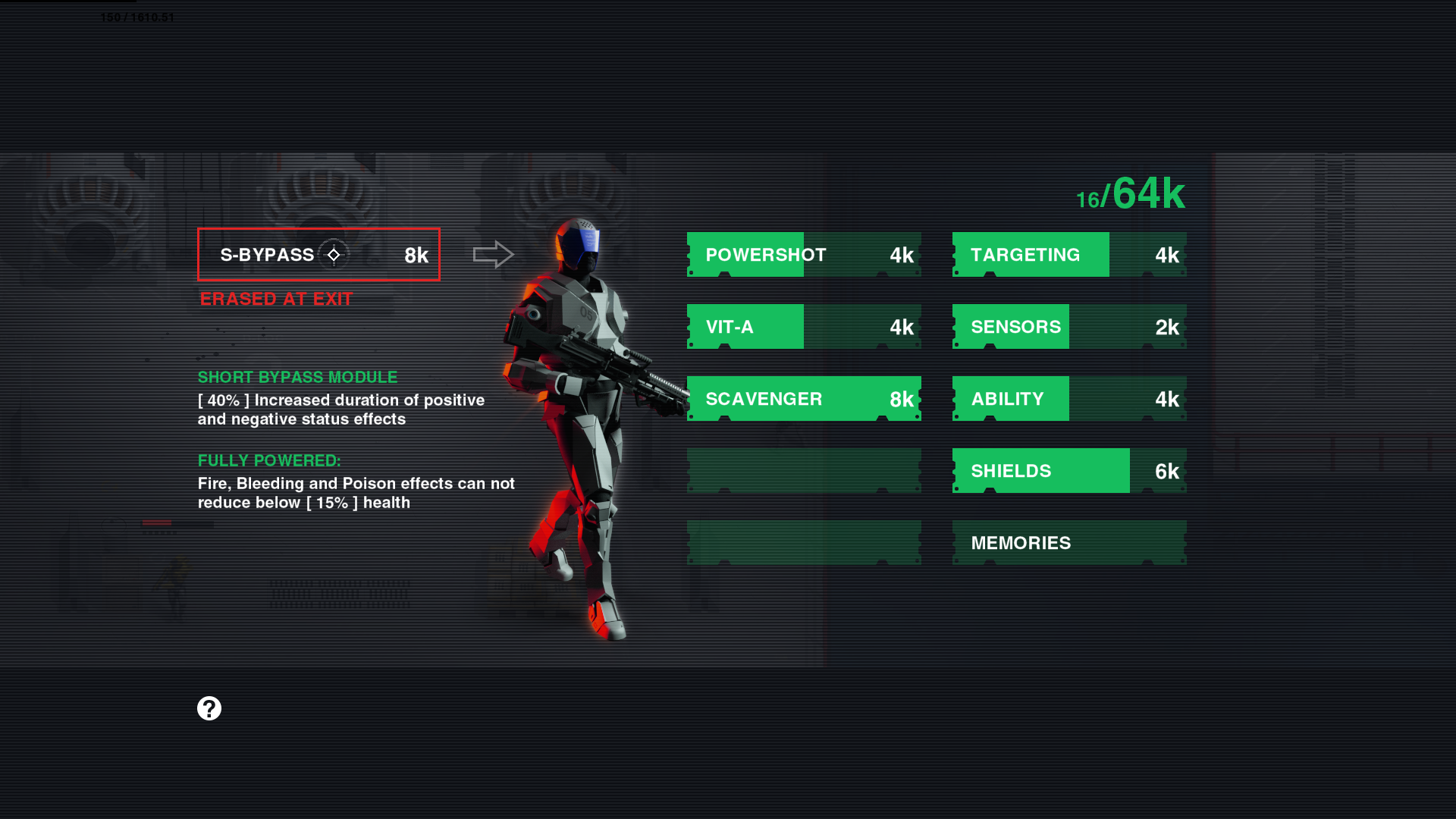
Task: Open the MEMORIES slot
Action: tap(1069, 543)
